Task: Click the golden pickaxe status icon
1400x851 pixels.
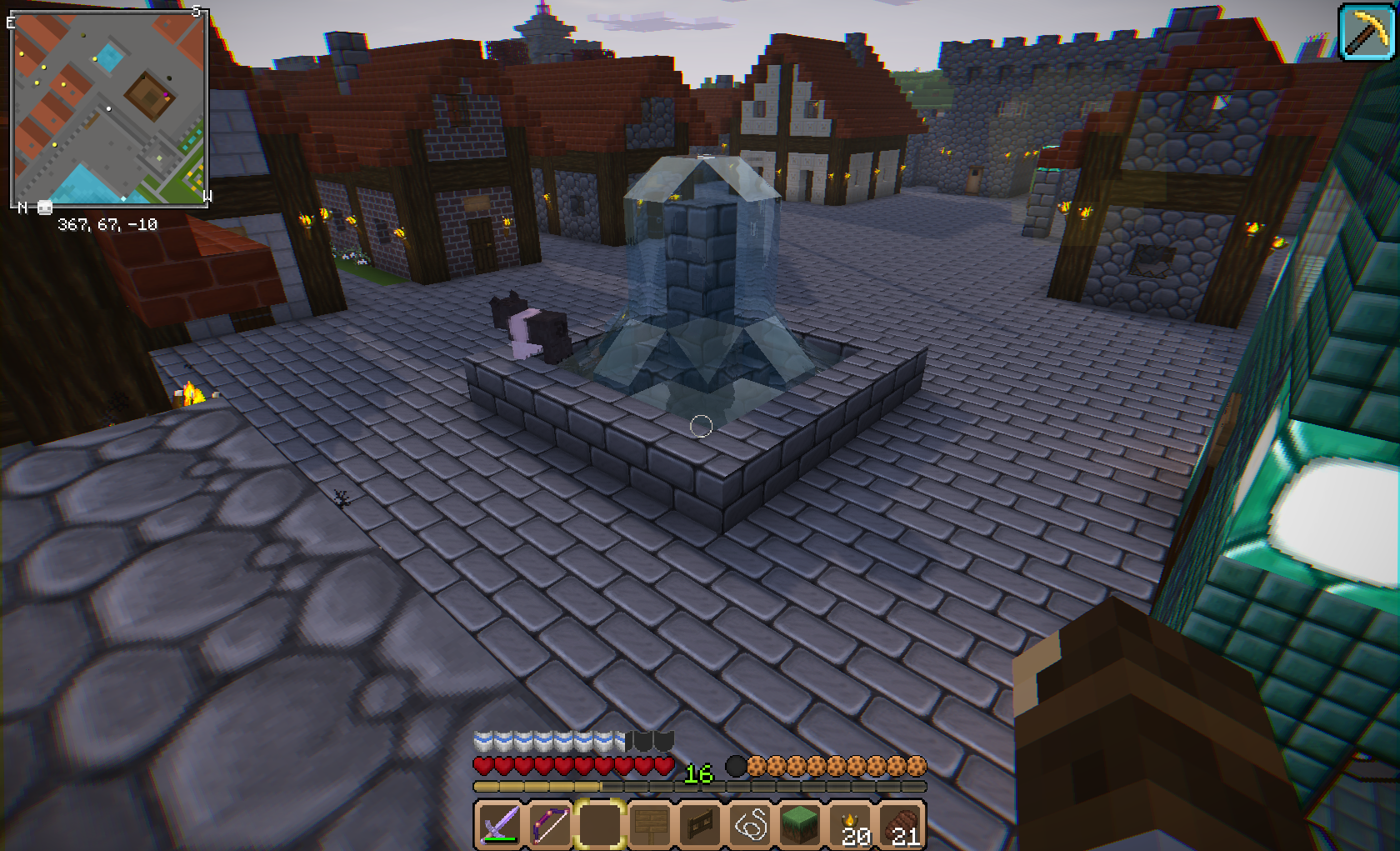Action: (x=1367, y=33)
